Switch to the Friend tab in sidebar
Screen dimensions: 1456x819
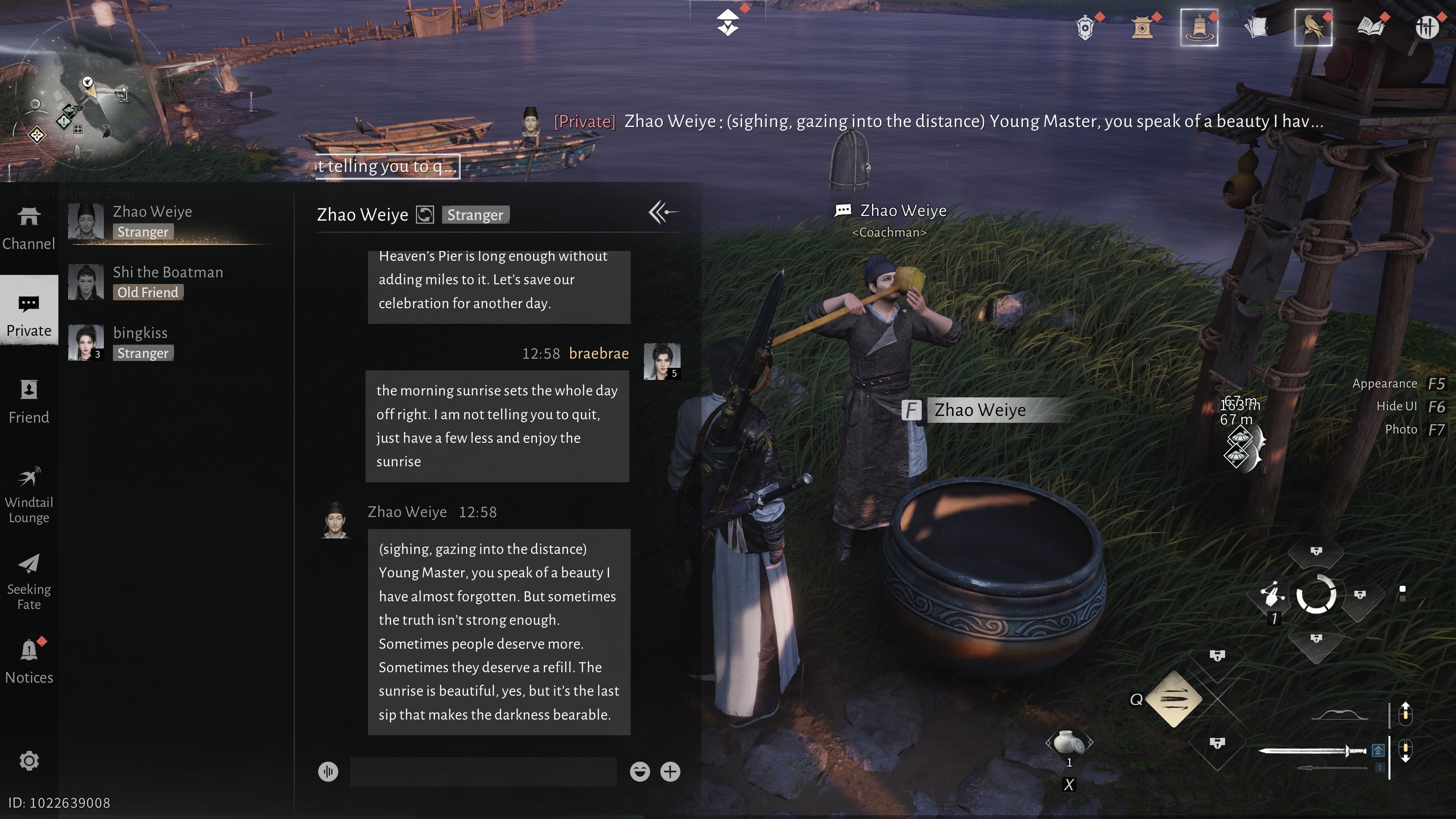click(29, 401)
